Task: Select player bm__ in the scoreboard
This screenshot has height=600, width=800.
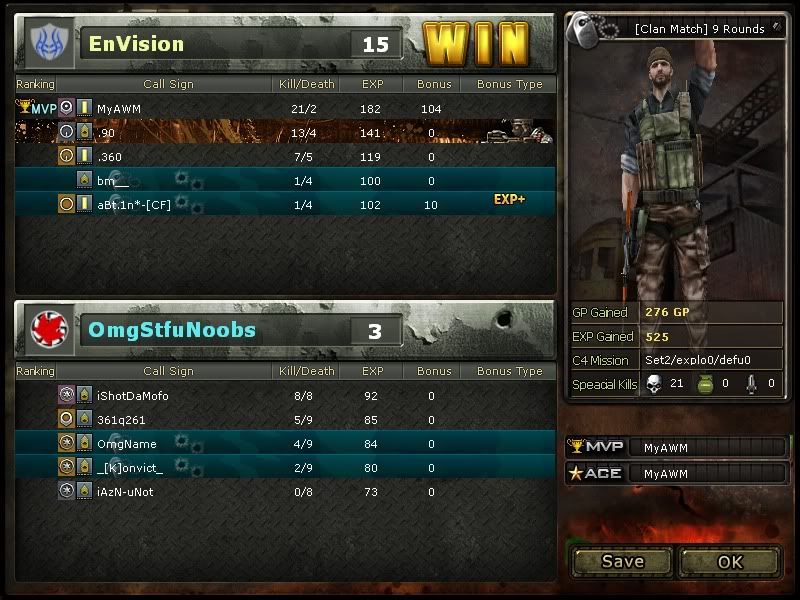Action: click(284, 181)
